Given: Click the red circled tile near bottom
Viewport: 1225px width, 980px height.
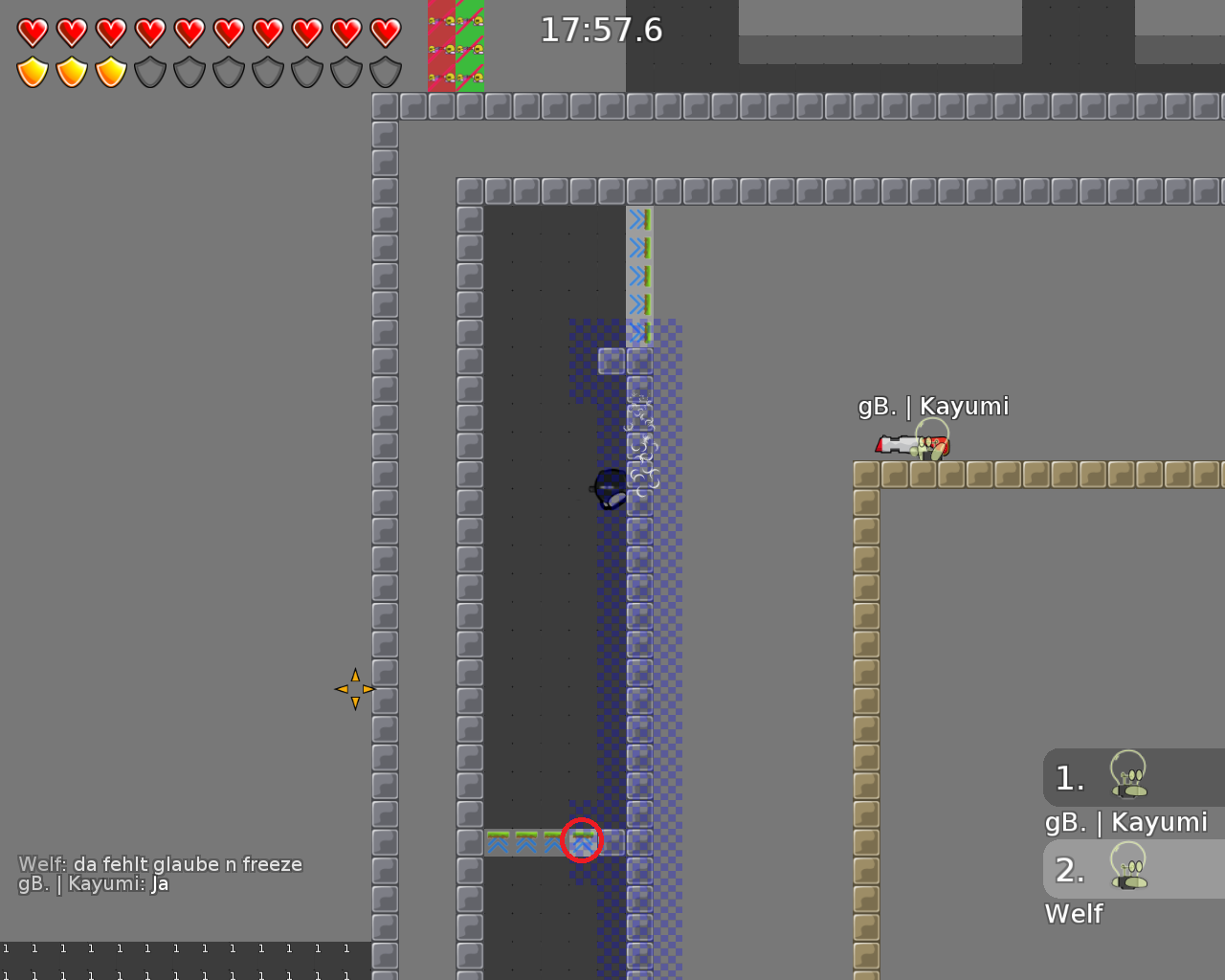Looking at the screenshot, I should pos(584,841).
